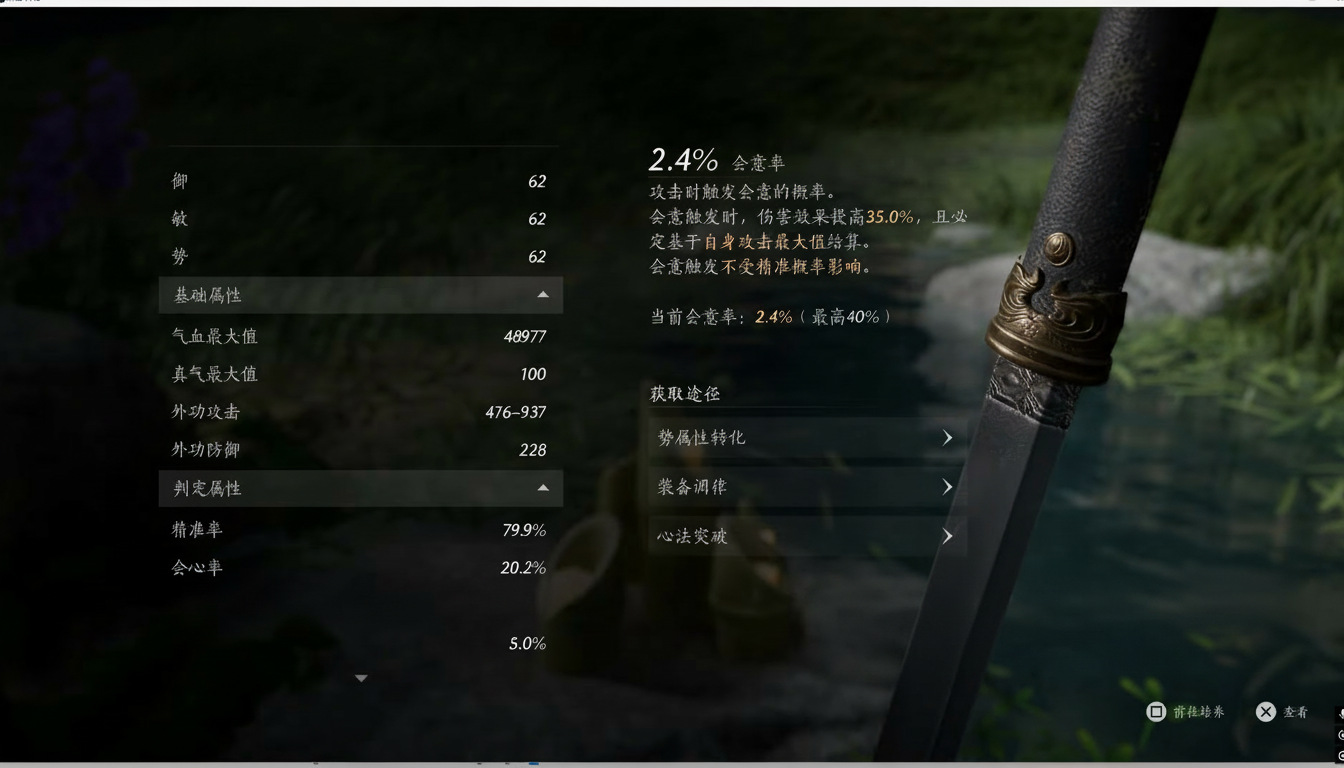Image resolution: width=1344 pixels, height=768 pixels.
Task: Click the chevron arrow next to 心法突破
Action: (x=947, y=535)
